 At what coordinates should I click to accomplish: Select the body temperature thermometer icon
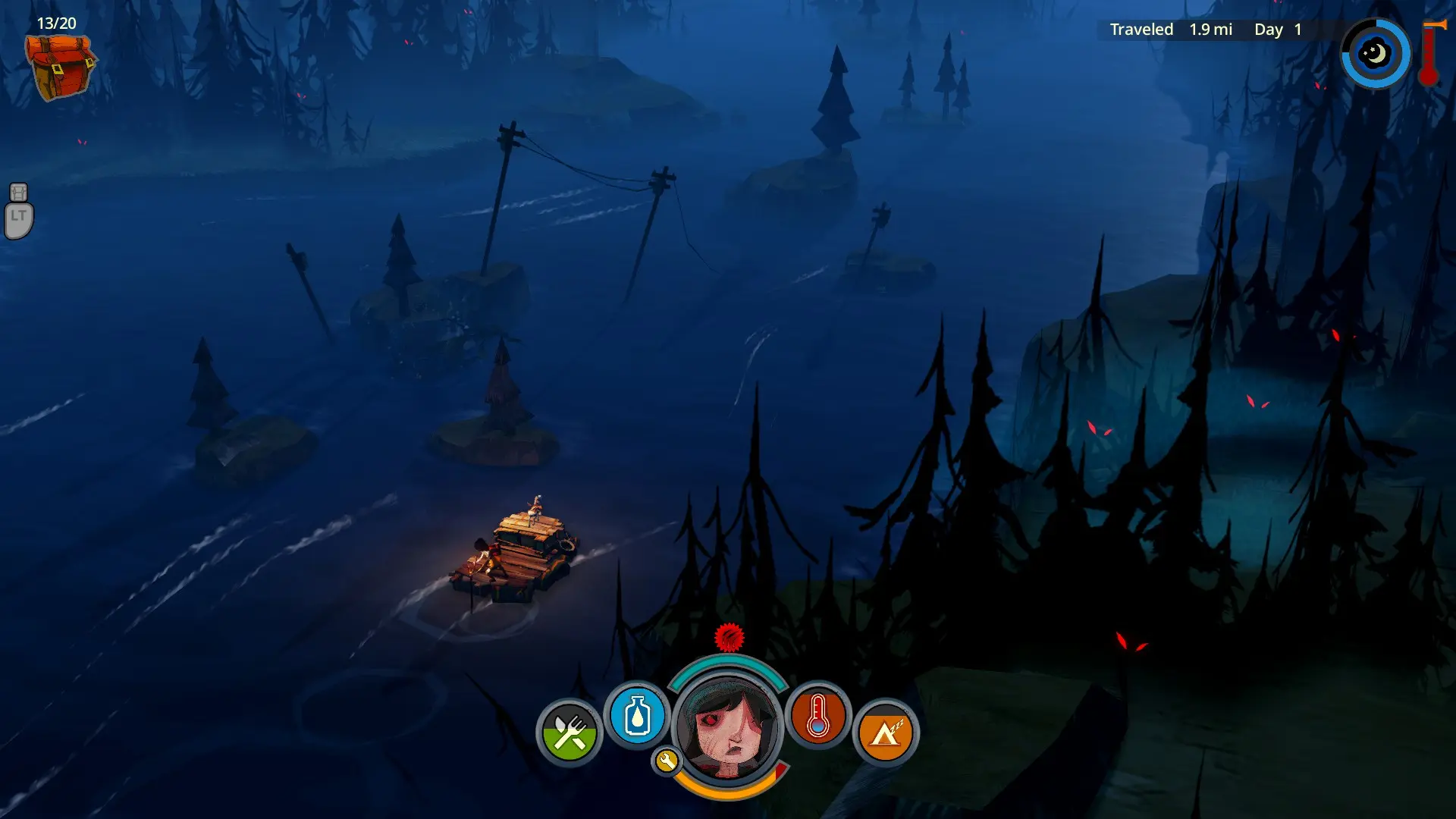pyautogui.click(x=817, y=715)
